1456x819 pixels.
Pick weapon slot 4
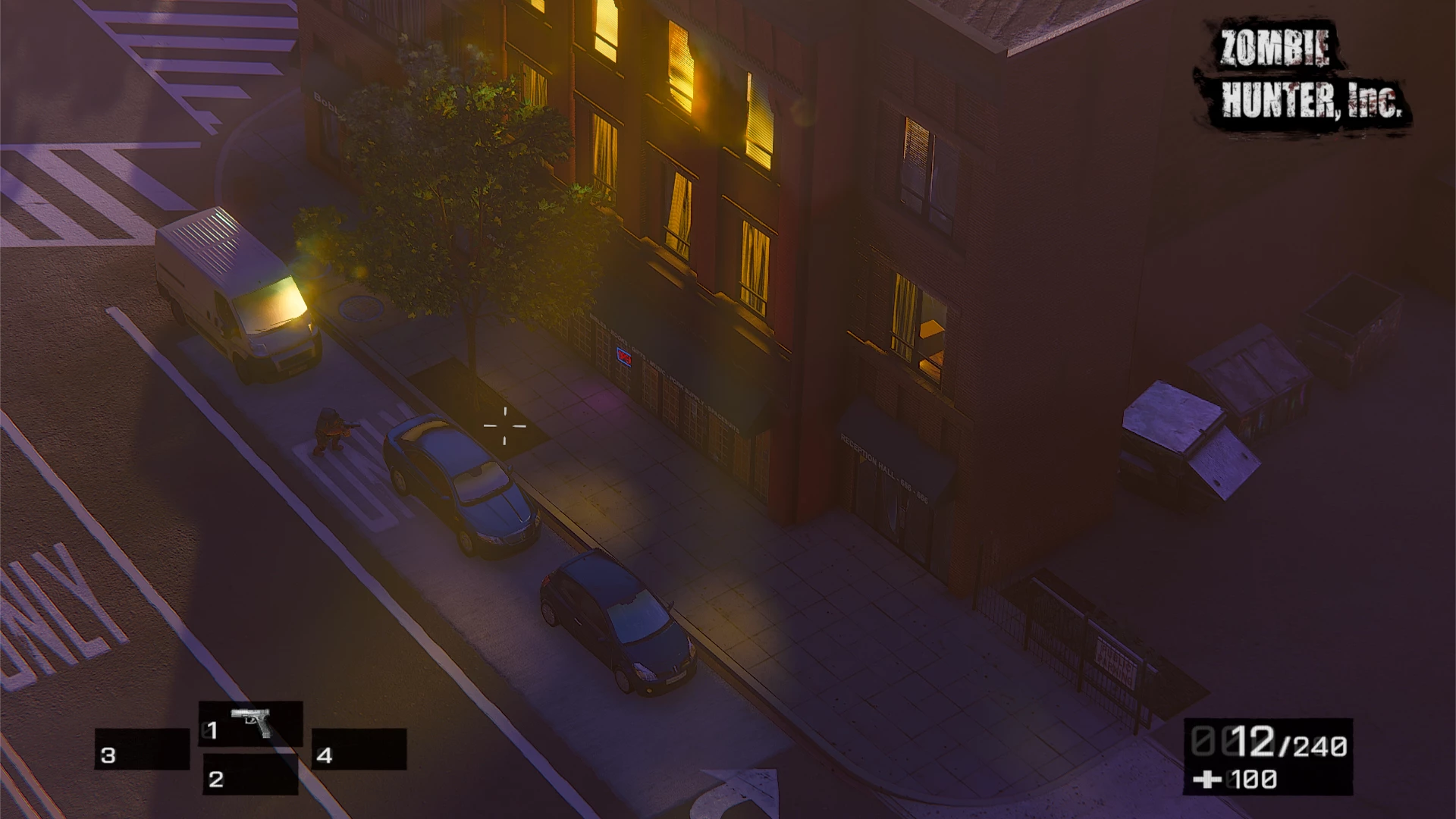359,750
